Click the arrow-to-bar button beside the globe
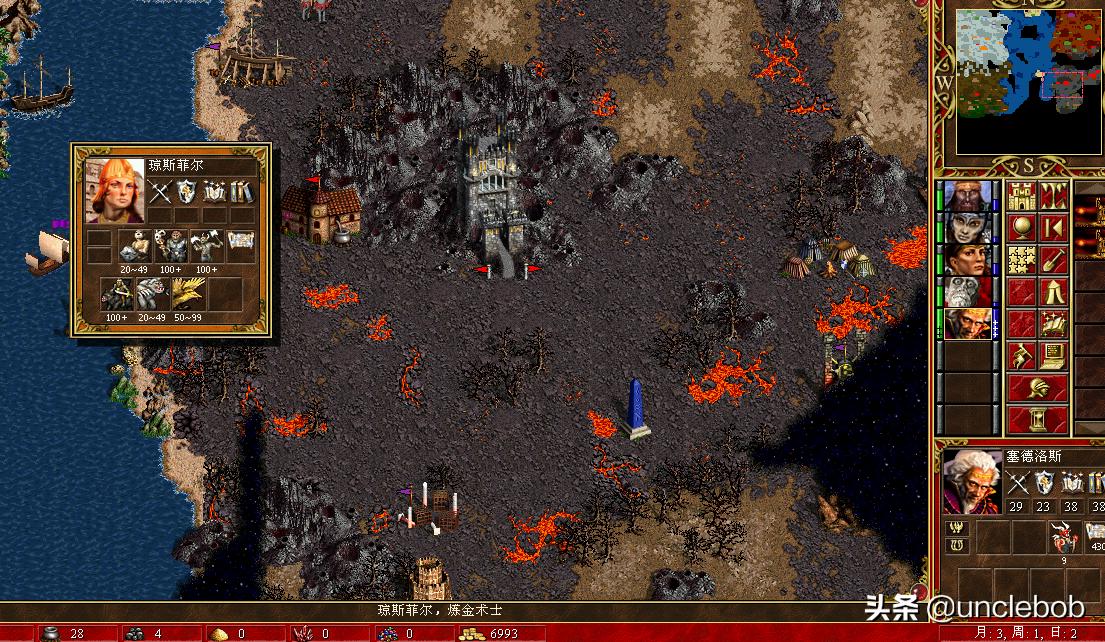 (x=1053, y=227)
